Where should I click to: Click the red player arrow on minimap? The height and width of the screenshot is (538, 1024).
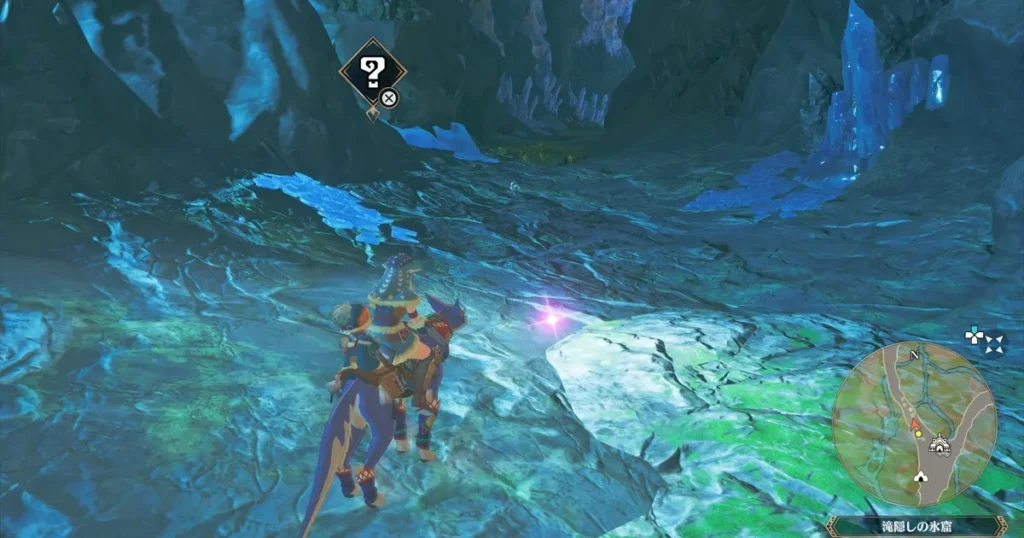916,423
